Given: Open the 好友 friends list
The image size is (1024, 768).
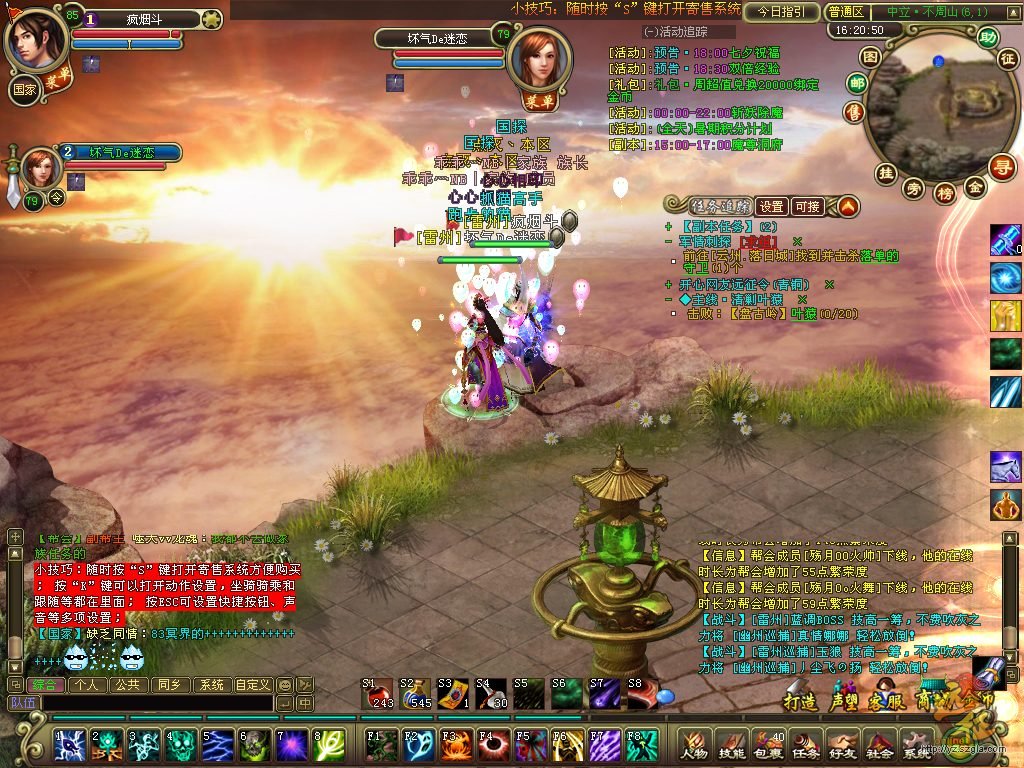Looking at the screenshot, I should point(843,746).
